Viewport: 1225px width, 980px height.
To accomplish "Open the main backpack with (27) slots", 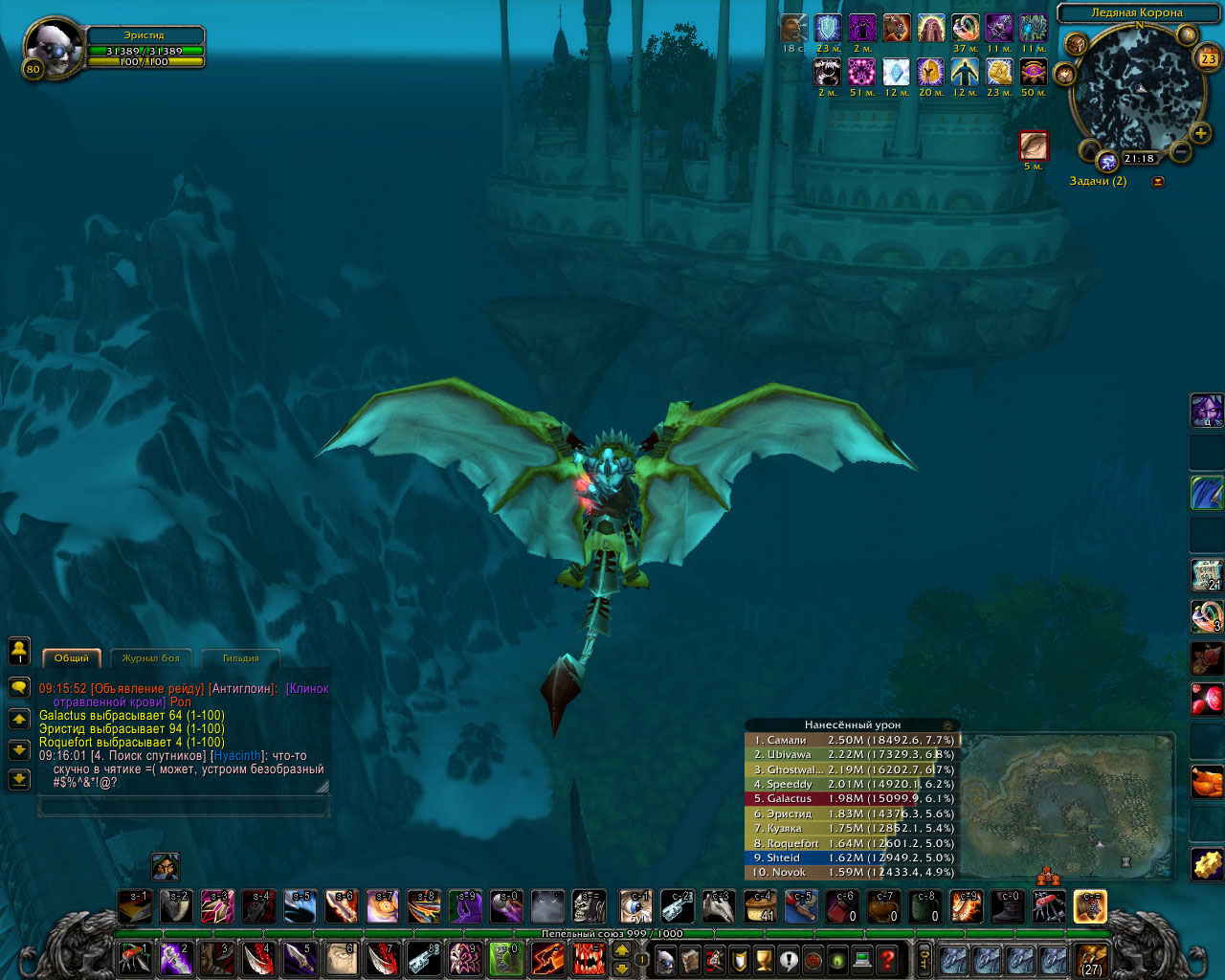I will point(1091,959).
